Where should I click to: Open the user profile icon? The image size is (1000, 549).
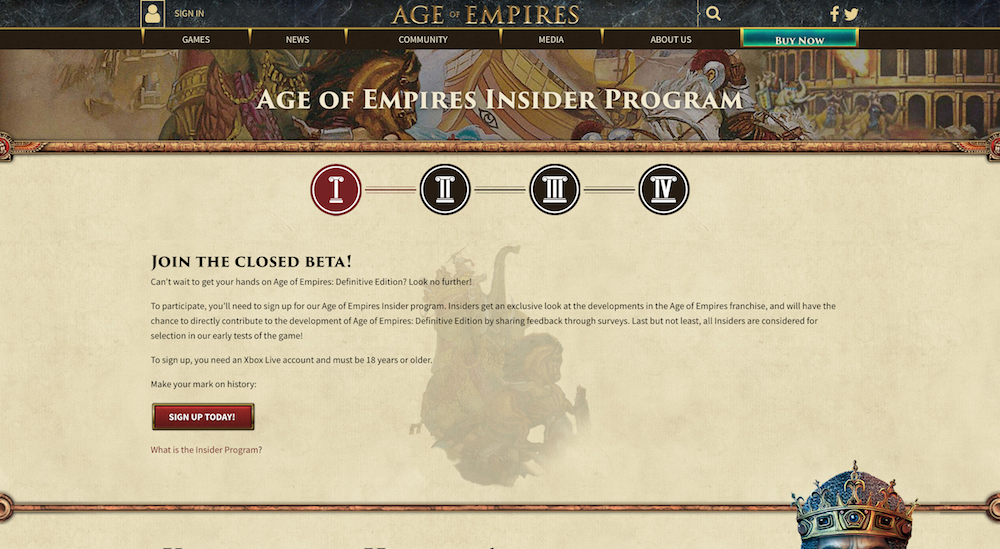point(153,14)
